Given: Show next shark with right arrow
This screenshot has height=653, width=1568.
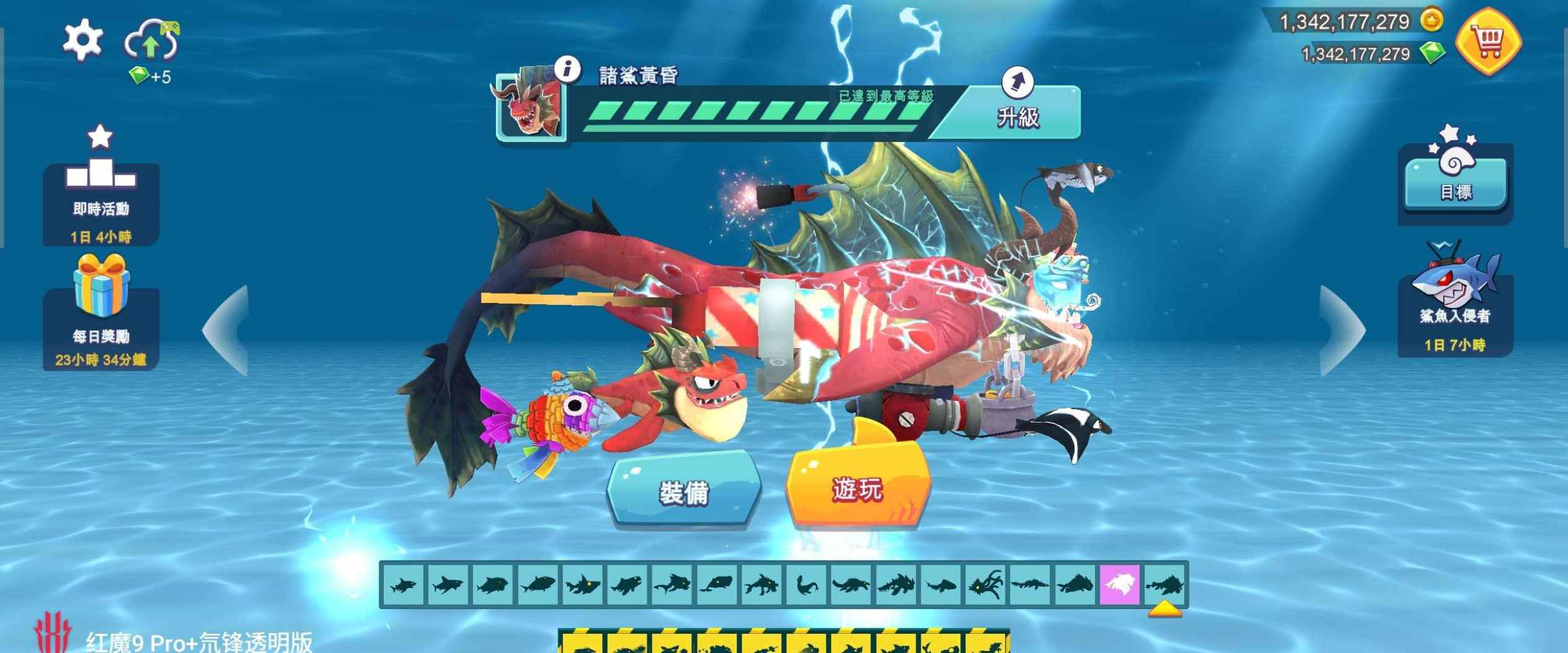Looking at the screenshot, I should (x=1342, y=330).
